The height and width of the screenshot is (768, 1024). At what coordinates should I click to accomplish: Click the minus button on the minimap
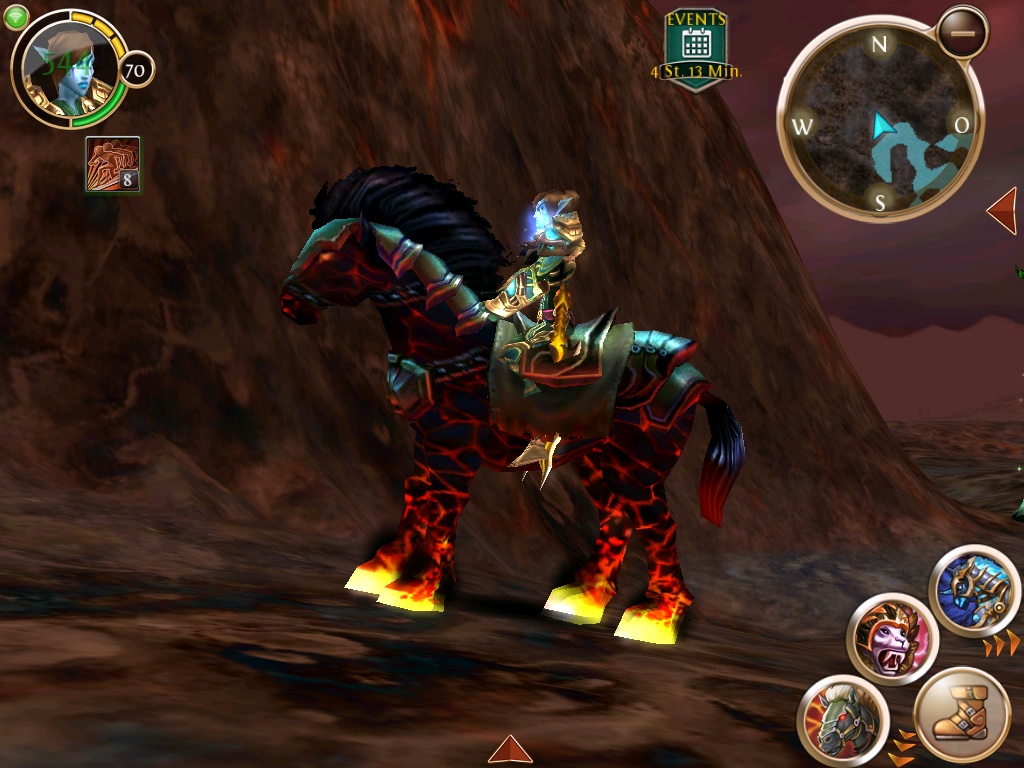click(x=963, y=32)
